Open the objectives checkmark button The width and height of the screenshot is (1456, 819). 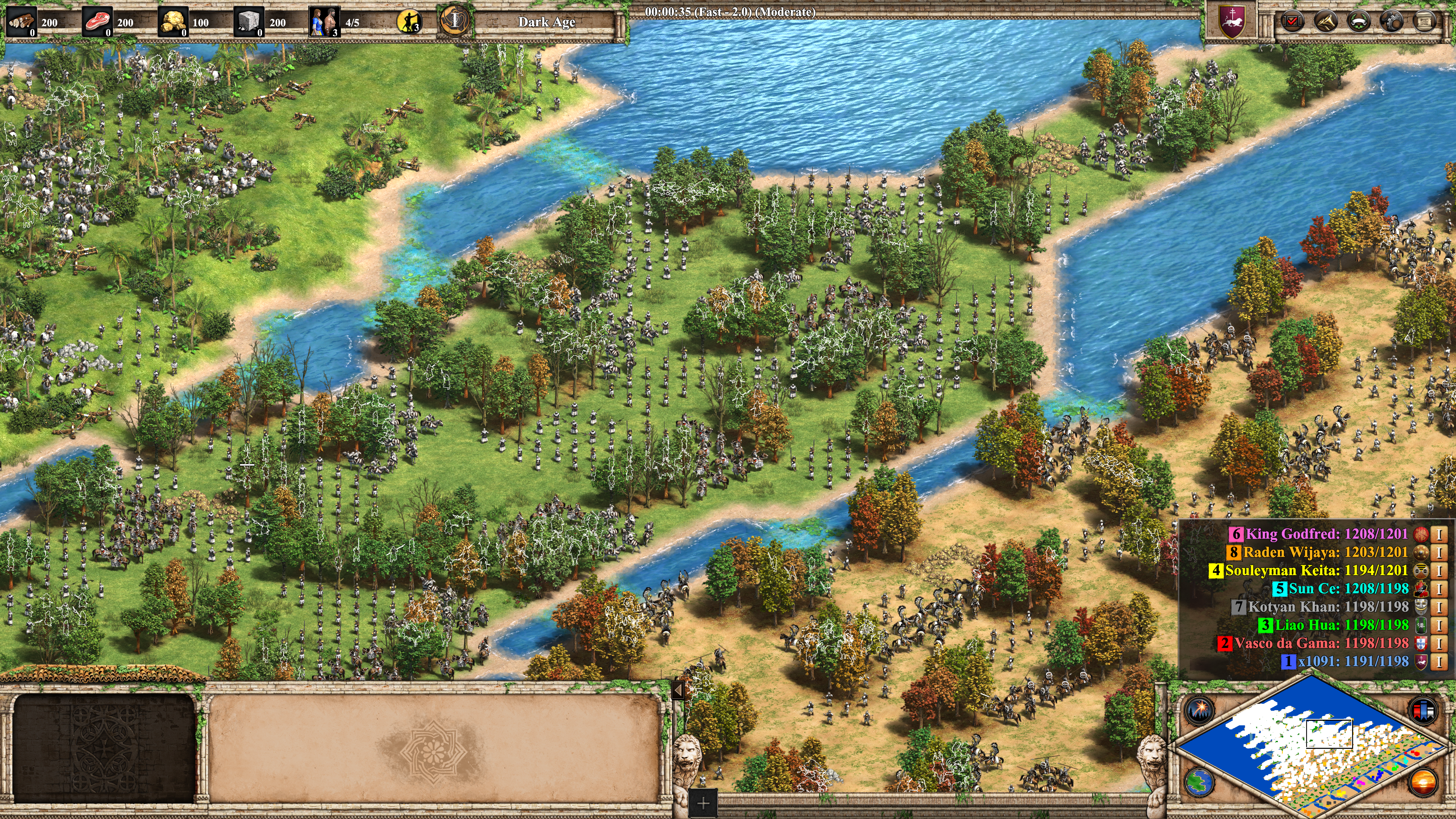(1292, 22)
